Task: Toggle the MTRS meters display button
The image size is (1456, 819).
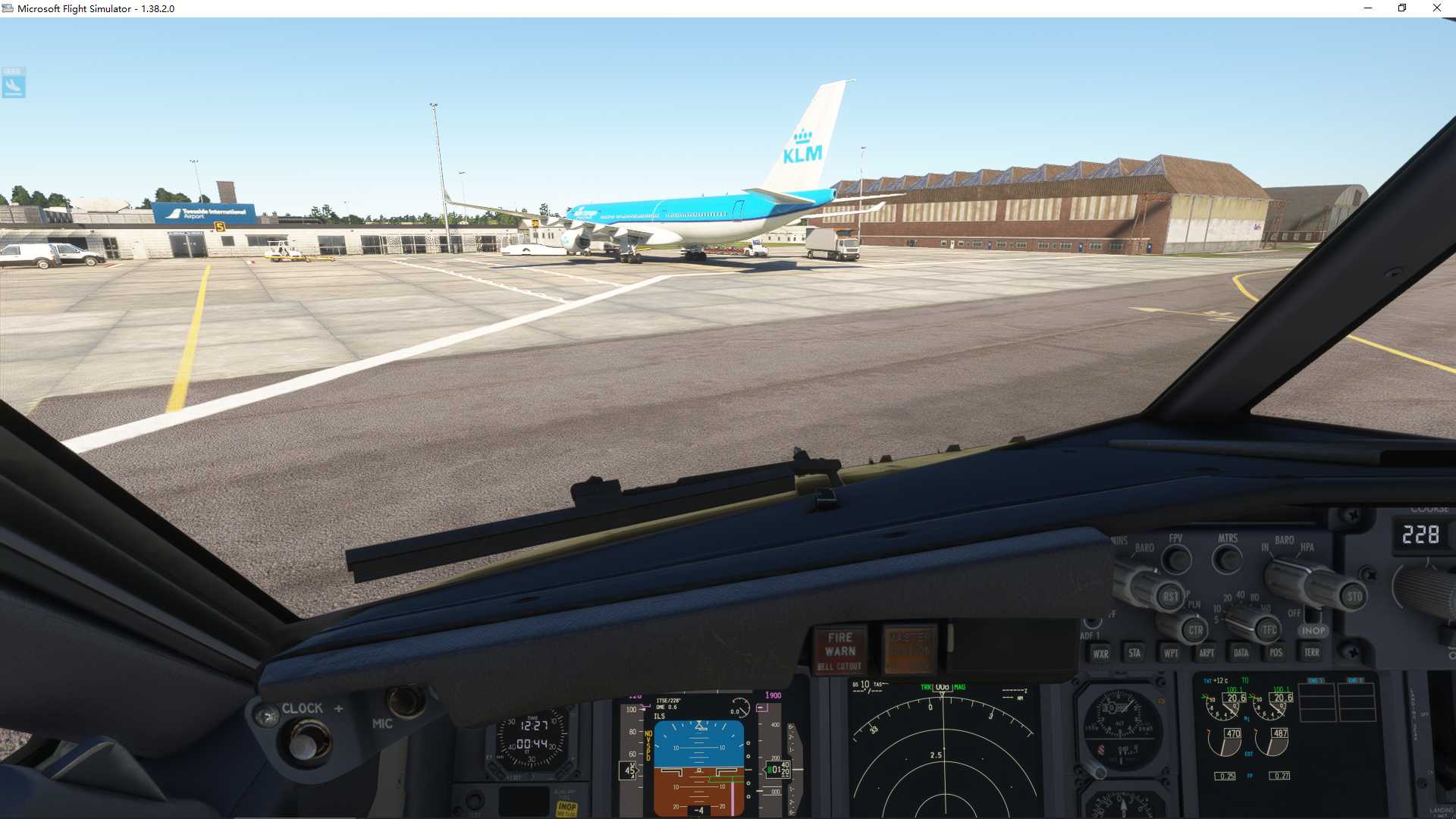Action: click(x=1227, y=560)
